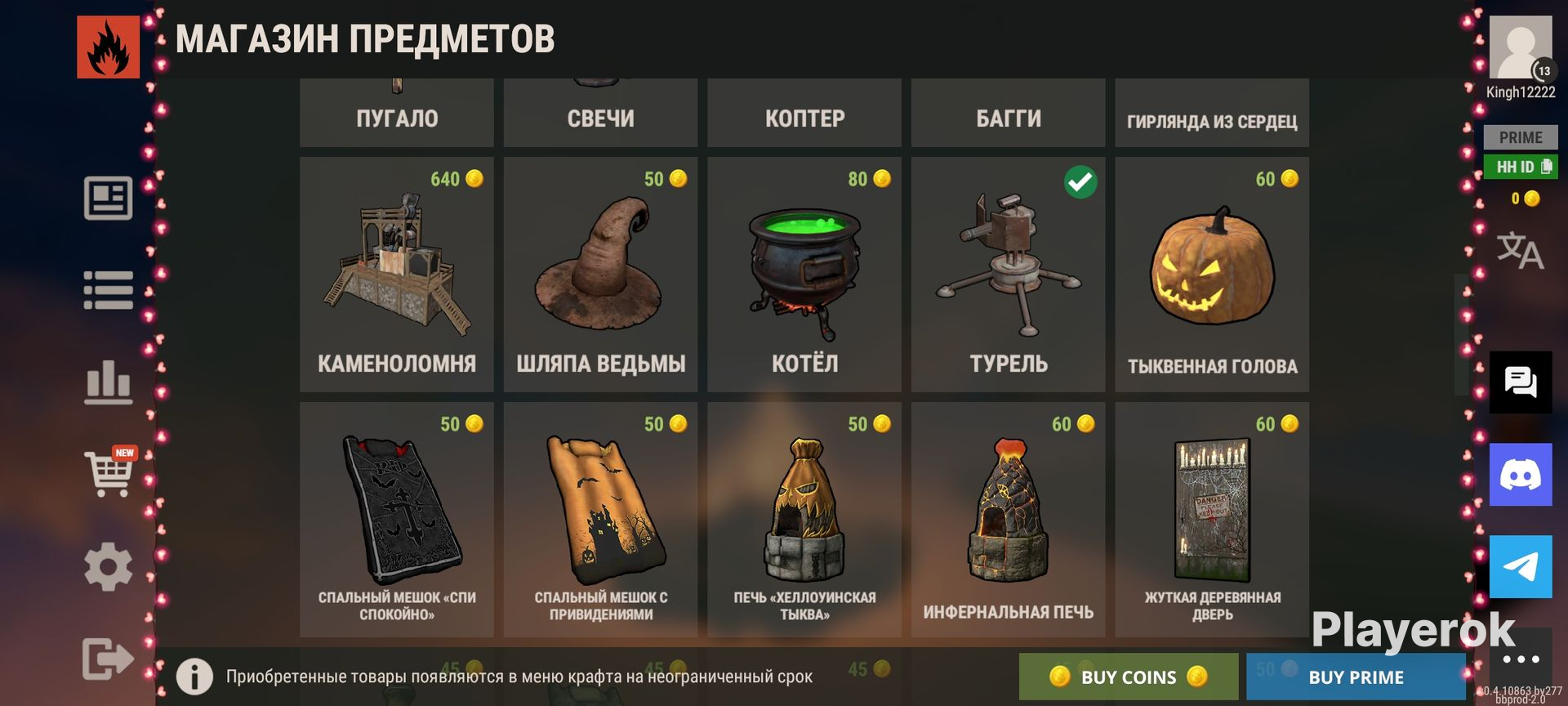The height and width of the screenshot is (706, 1568).
Task: Select the Печь «Хеллоуинская тыква» furnace
Action: [x=804, y=520]
